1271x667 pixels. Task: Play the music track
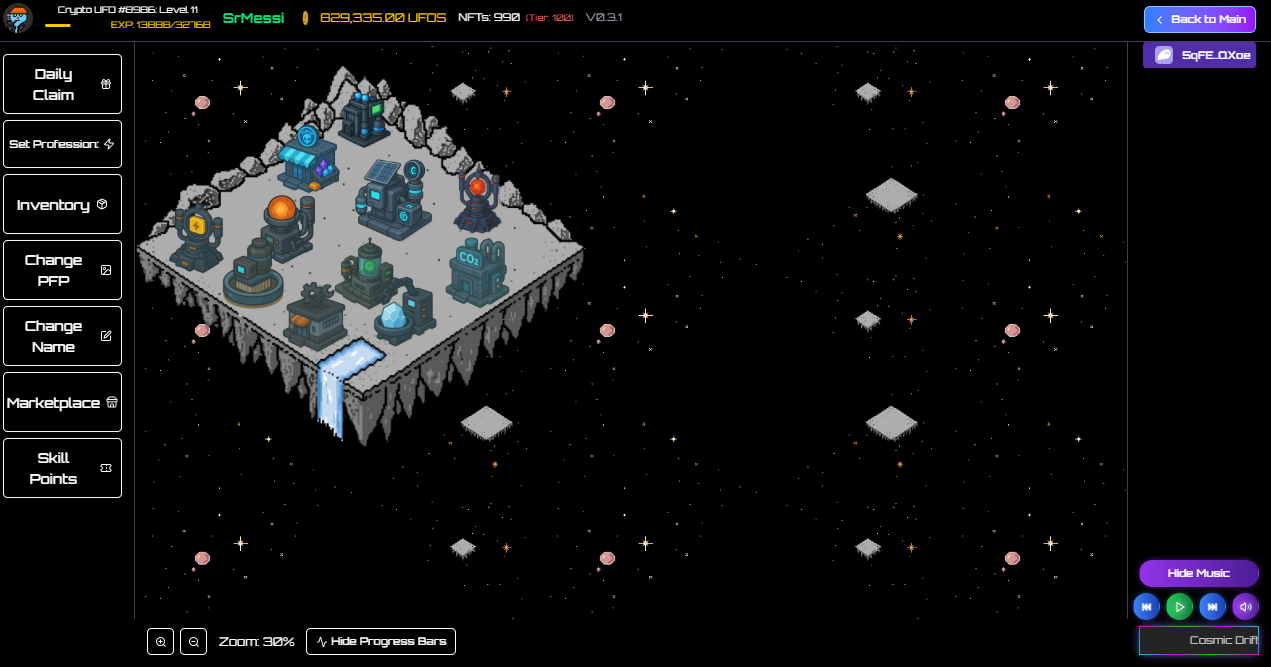coord(1179,606)
